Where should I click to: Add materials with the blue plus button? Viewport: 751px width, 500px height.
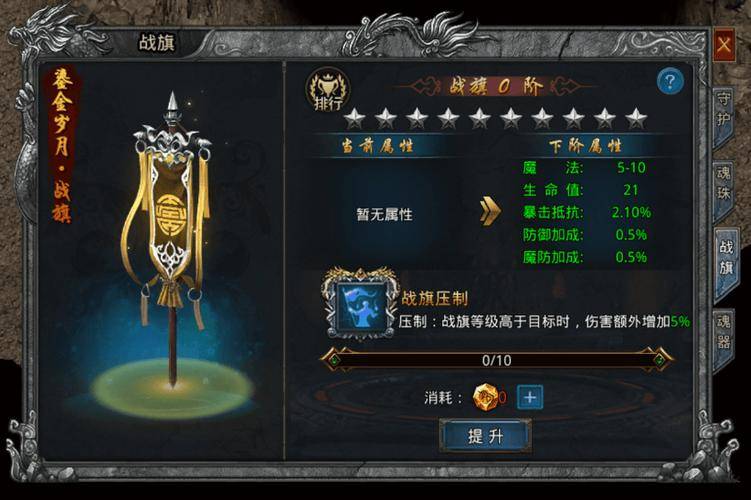[530, 397]
